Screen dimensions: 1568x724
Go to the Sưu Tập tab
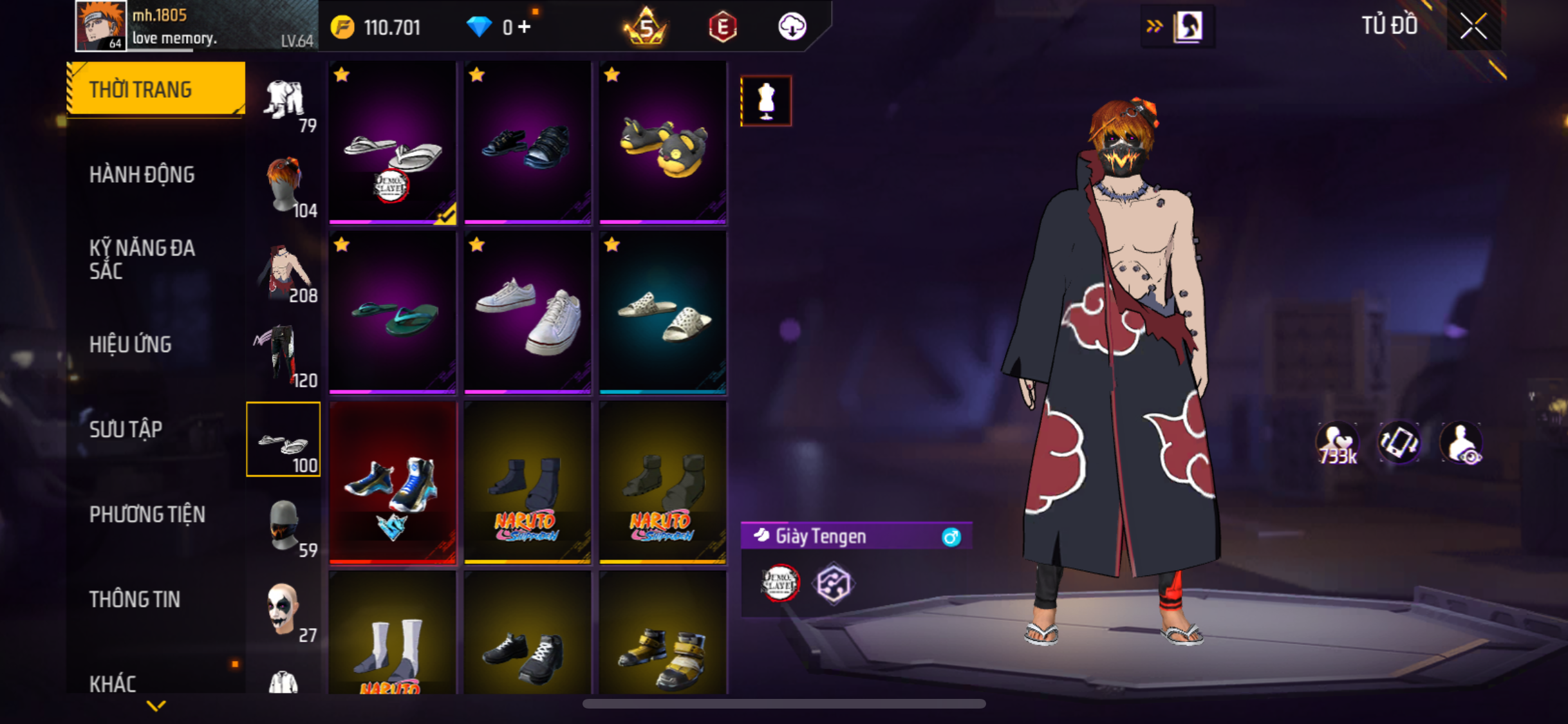(x=126, y=429)
